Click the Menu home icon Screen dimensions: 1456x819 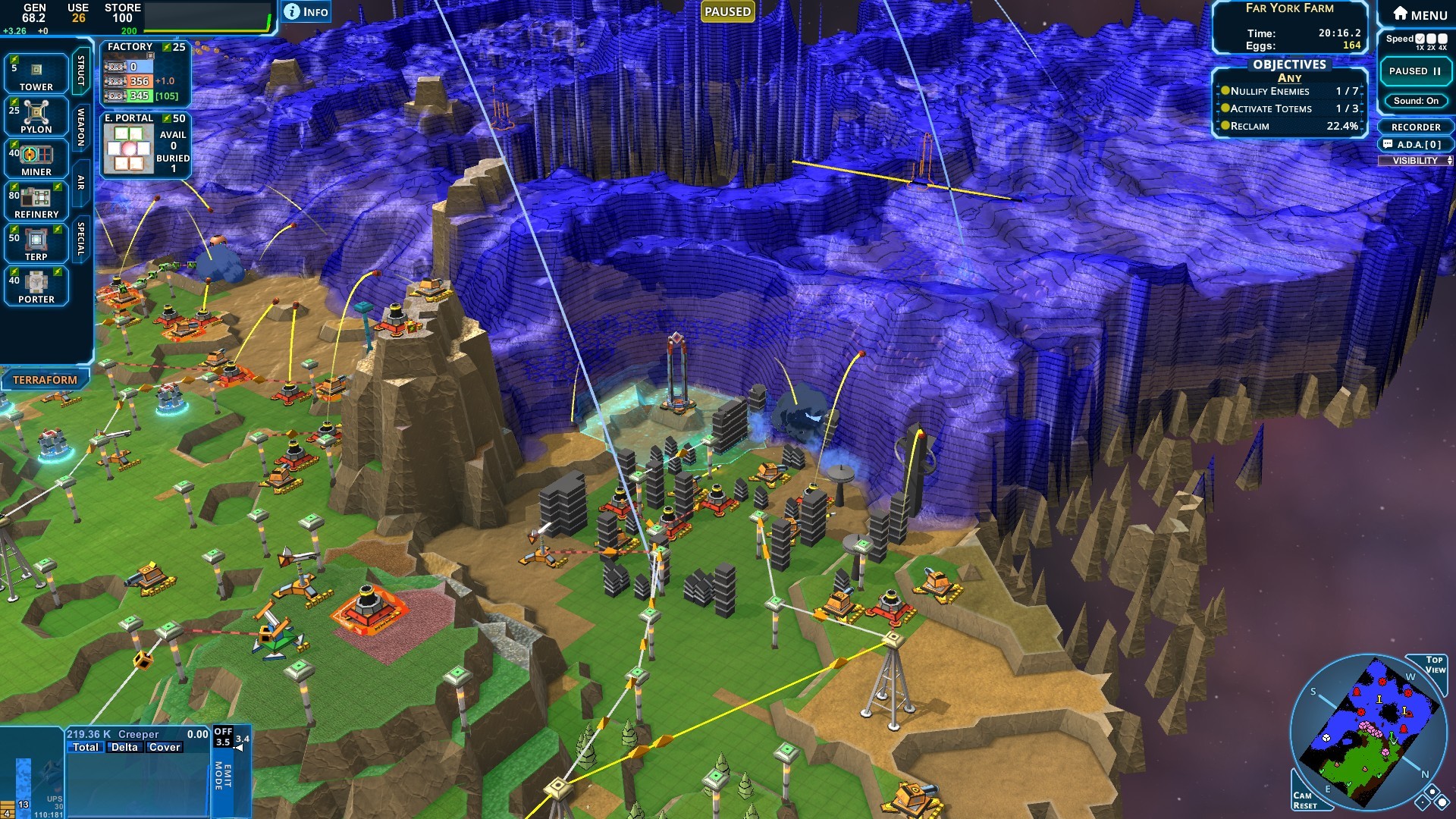pos(1398,11)
